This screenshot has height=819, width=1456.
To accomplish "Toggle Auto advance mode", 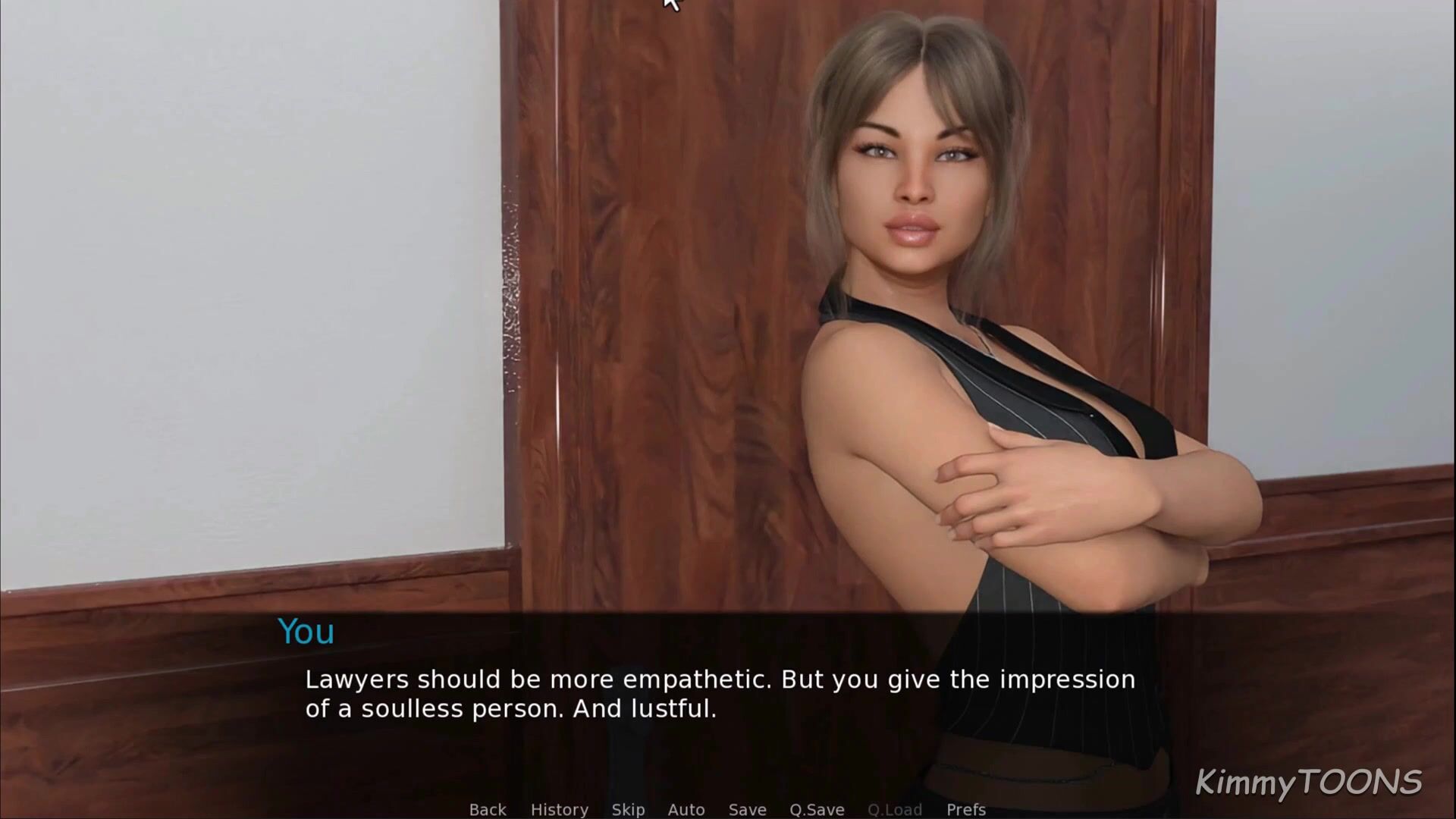I will 686,809.
